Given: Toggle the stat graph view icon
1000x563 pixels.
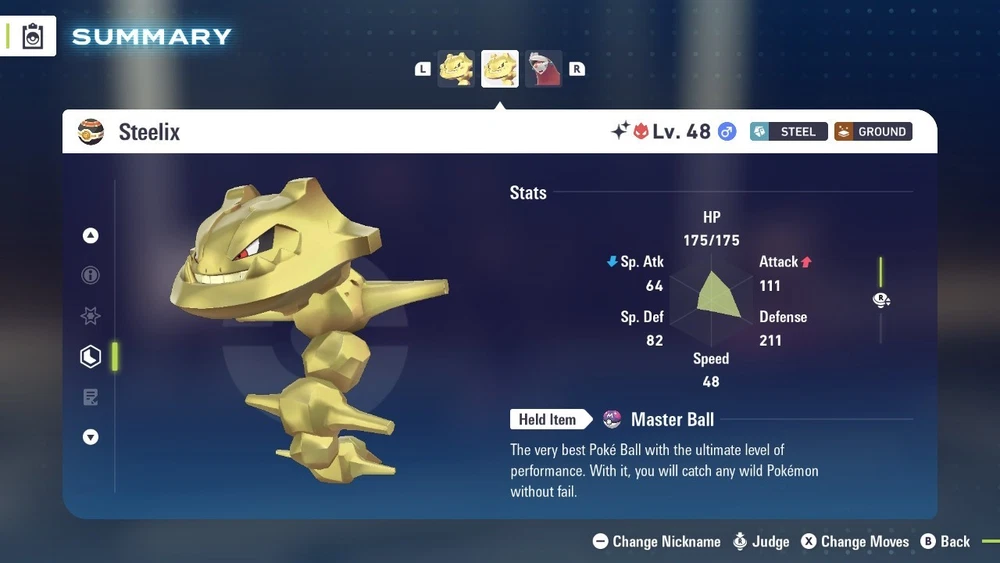Looking at the screenshot, I should (881, 300).
